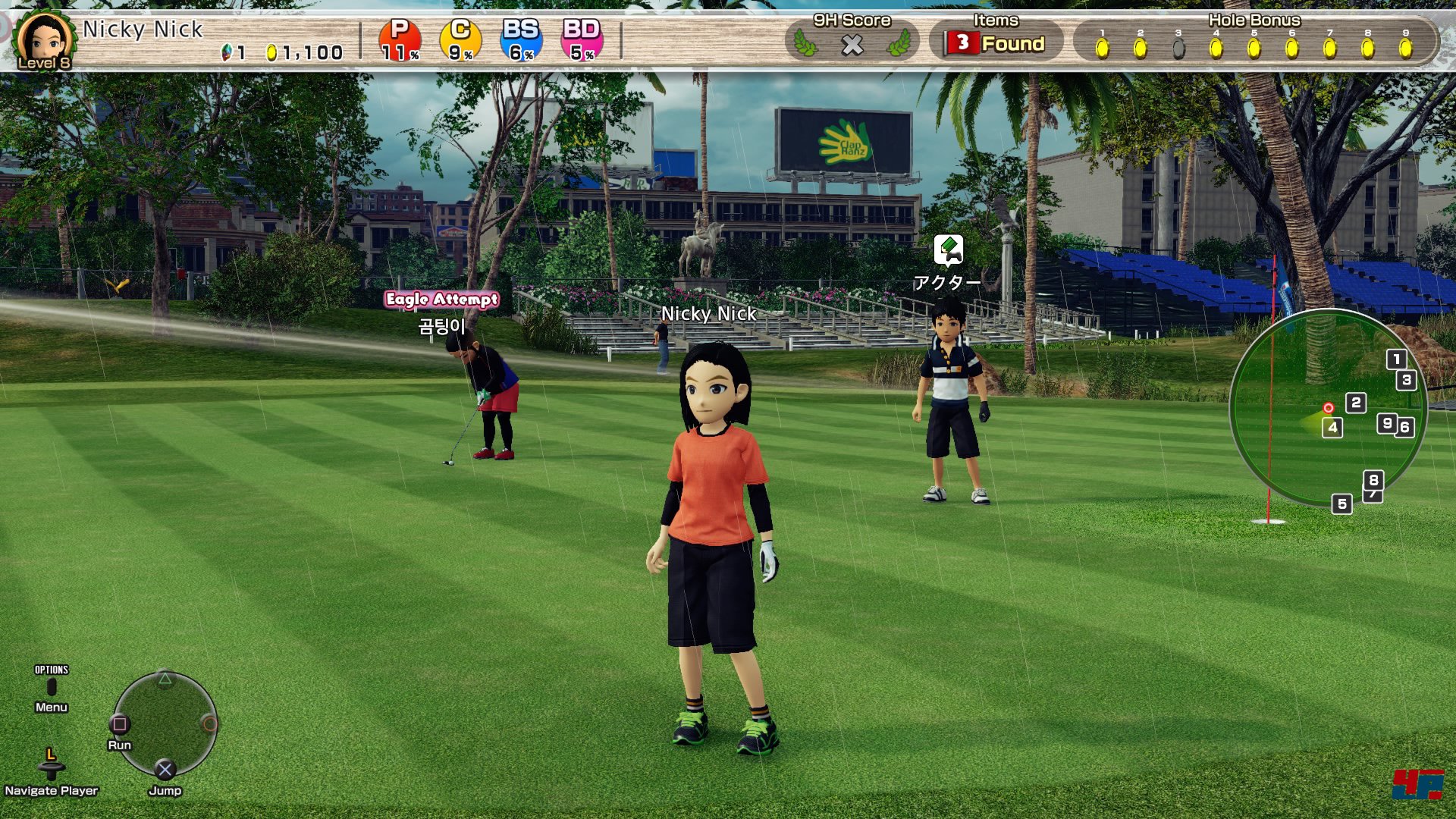Show the Items Found tracker

coord(996,42)
